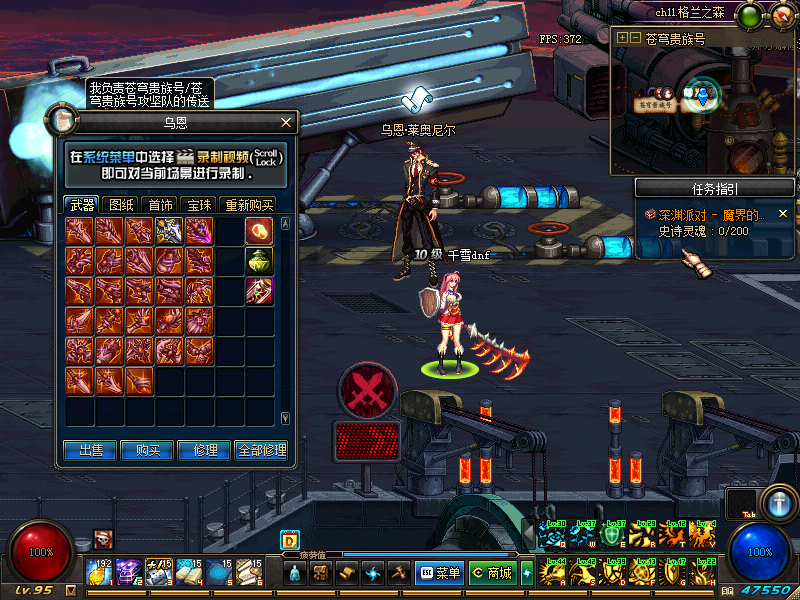800x600 pixels.
Task: Open the 首饰 shop tab
Action: (161, 204)
